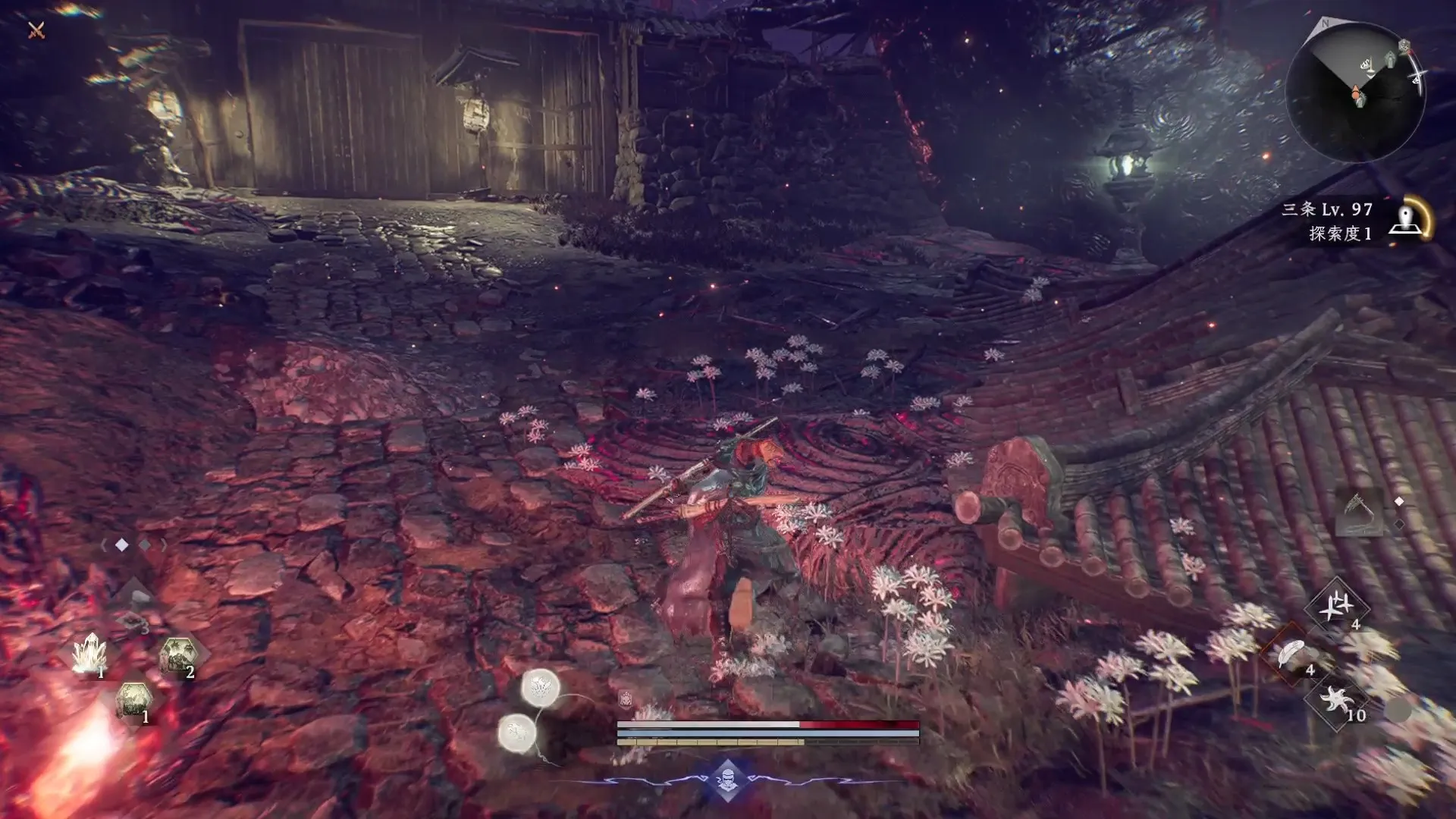Click the small status buff icon above health
This screenshot has width=1456, height=819.
click(x=626, y=699)
